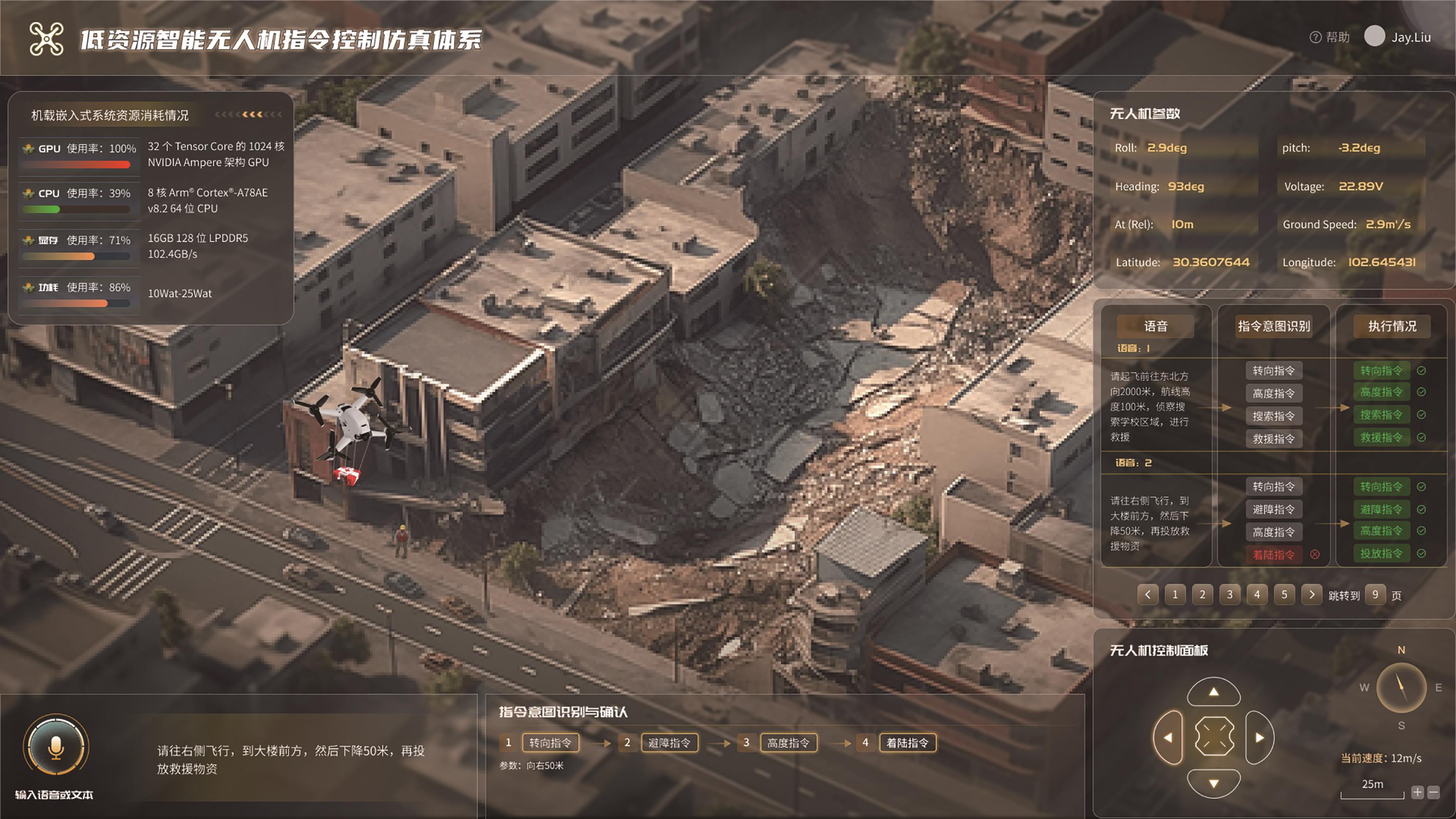Steer the drone right with the right arrow
Viewport: 1456px width, 819px height.
(x=1259, y=737)
